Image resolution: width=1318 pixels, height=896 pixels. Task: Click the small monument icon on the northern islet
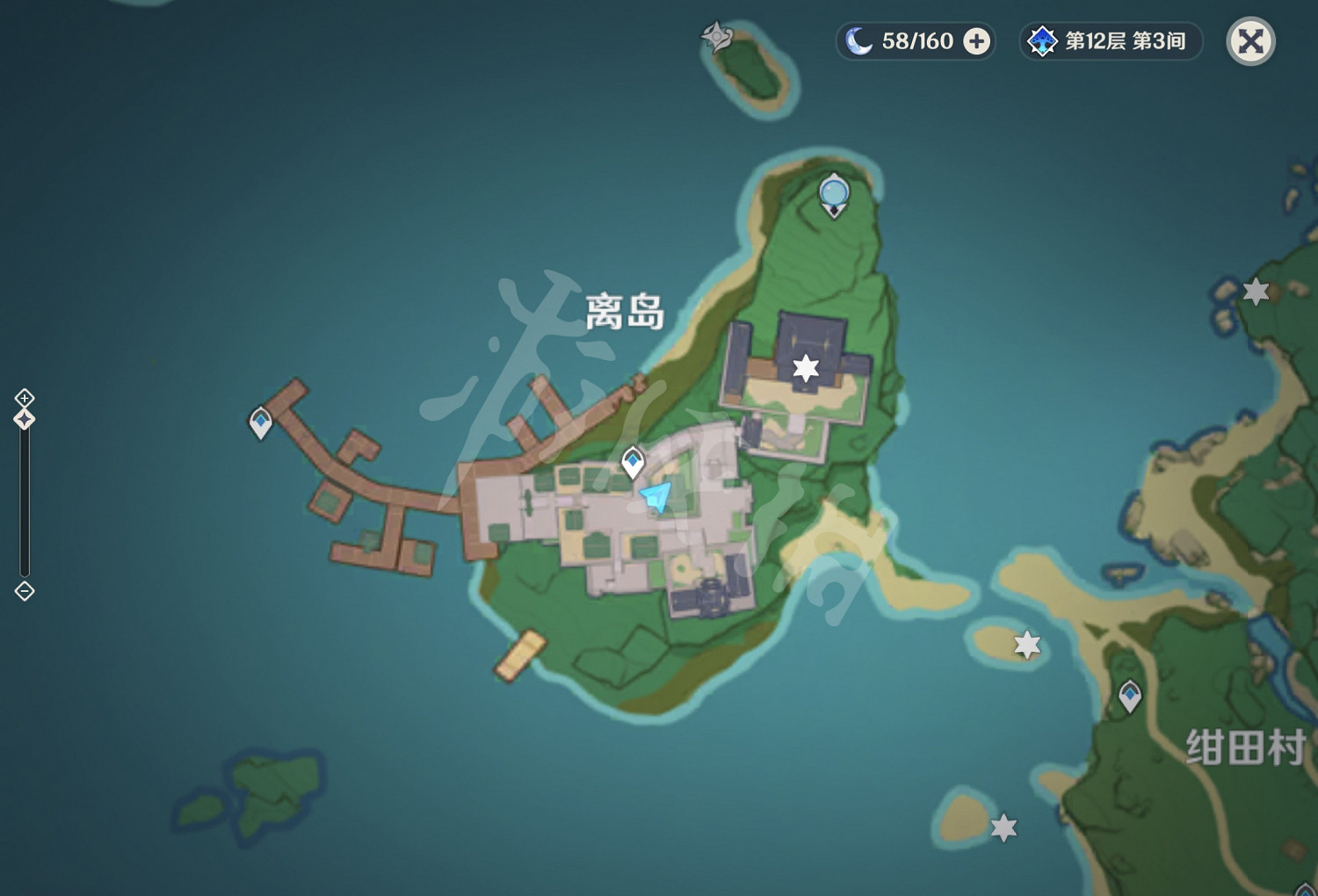tap(718, 37)
